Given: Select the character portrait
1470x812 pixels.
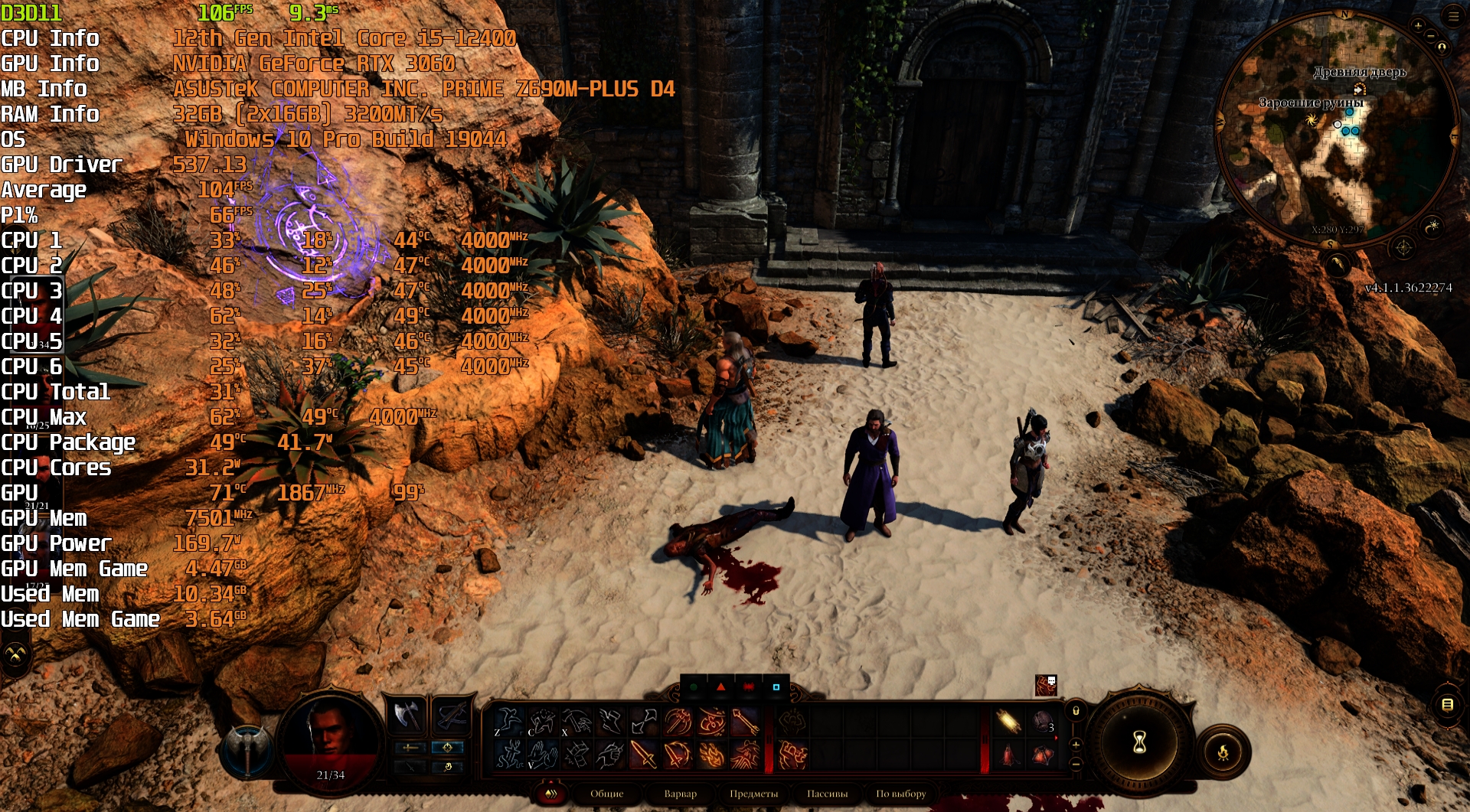Looking at the screenshot, I should (331, 733).
